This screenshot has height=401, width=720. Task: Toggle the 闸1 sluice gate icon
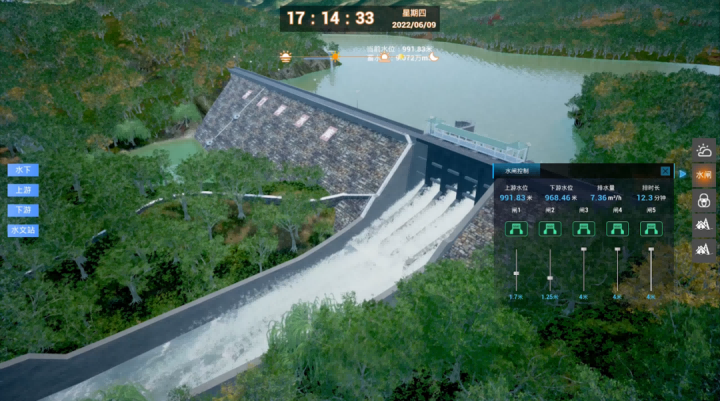pos(516,229)
